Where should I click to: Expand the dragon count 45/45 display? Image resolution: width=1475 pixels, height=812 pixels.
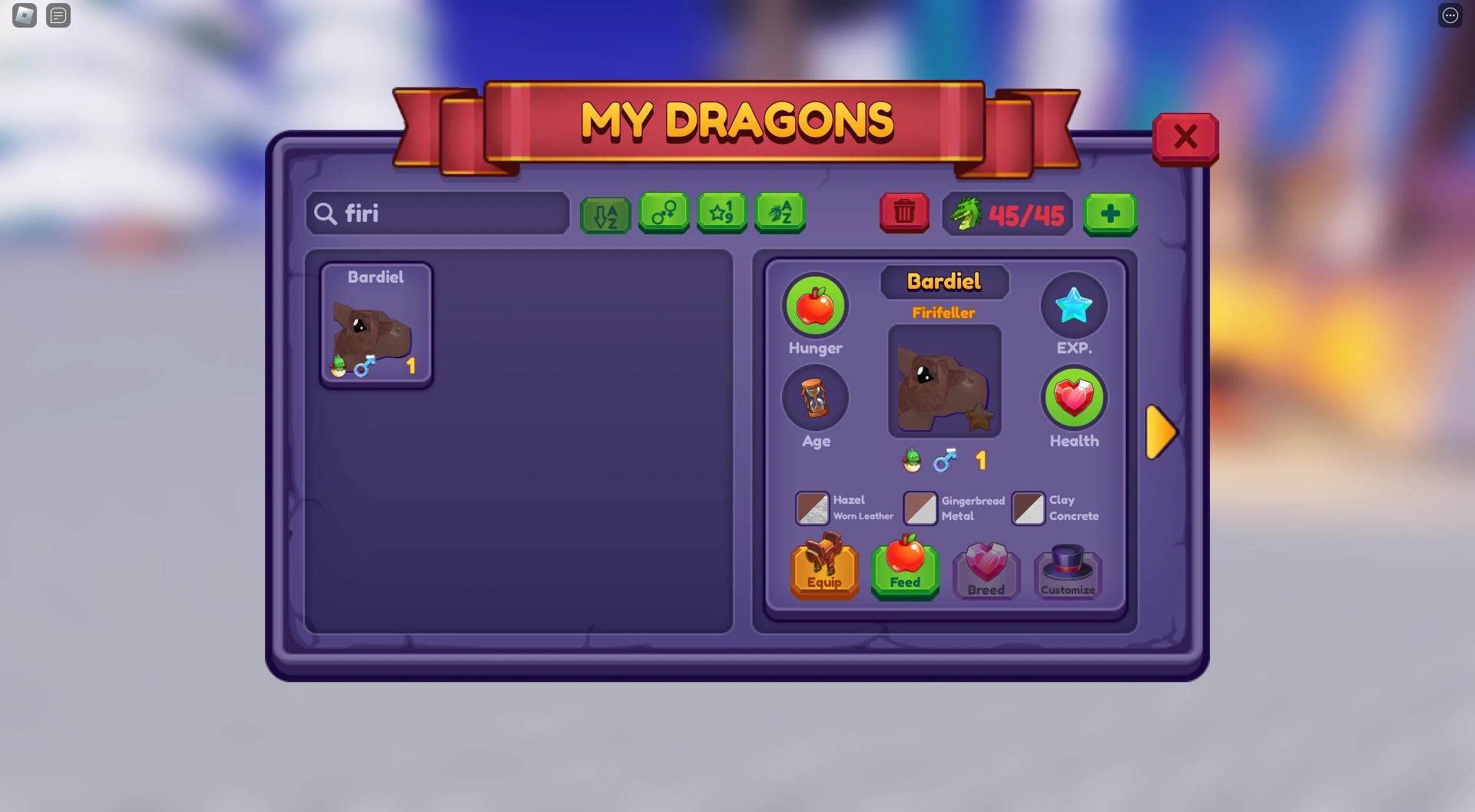(1006, 213)
